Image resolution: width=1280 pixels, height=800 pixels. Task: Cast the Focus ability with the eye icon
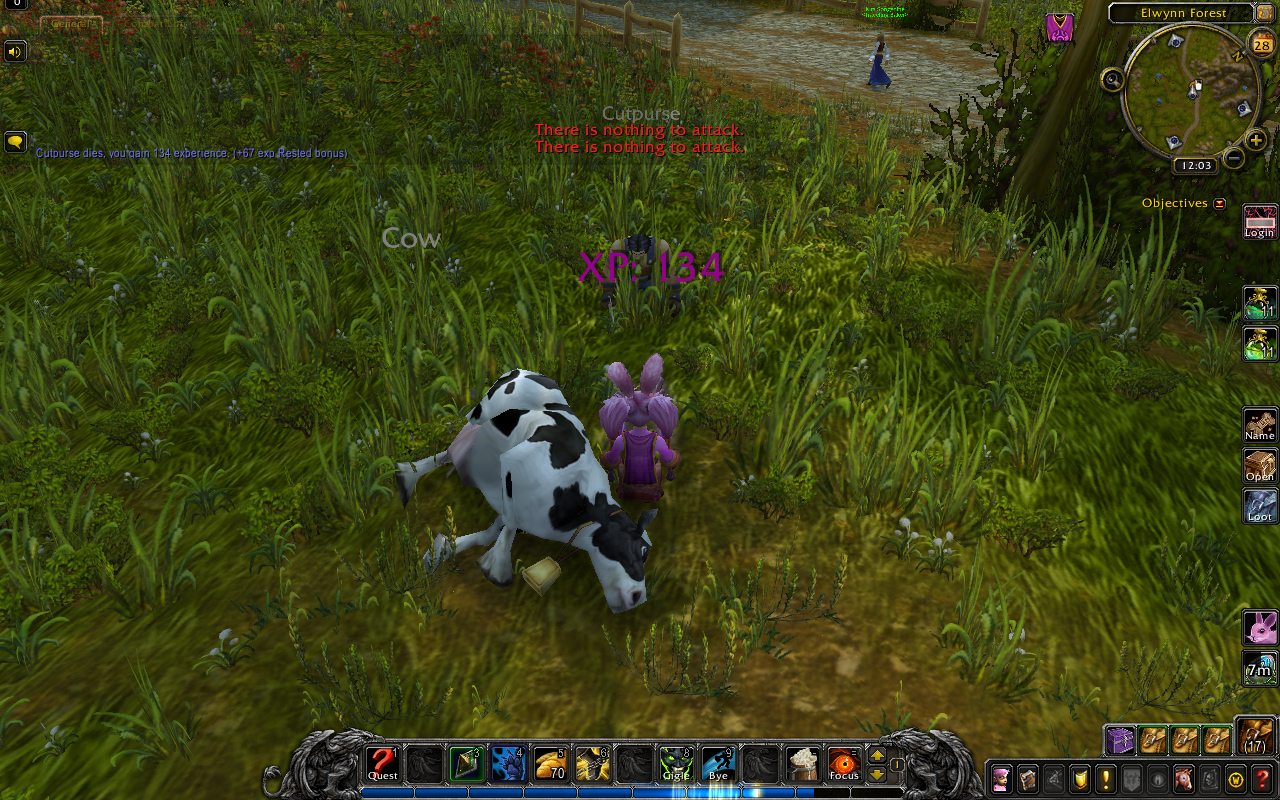844,765
